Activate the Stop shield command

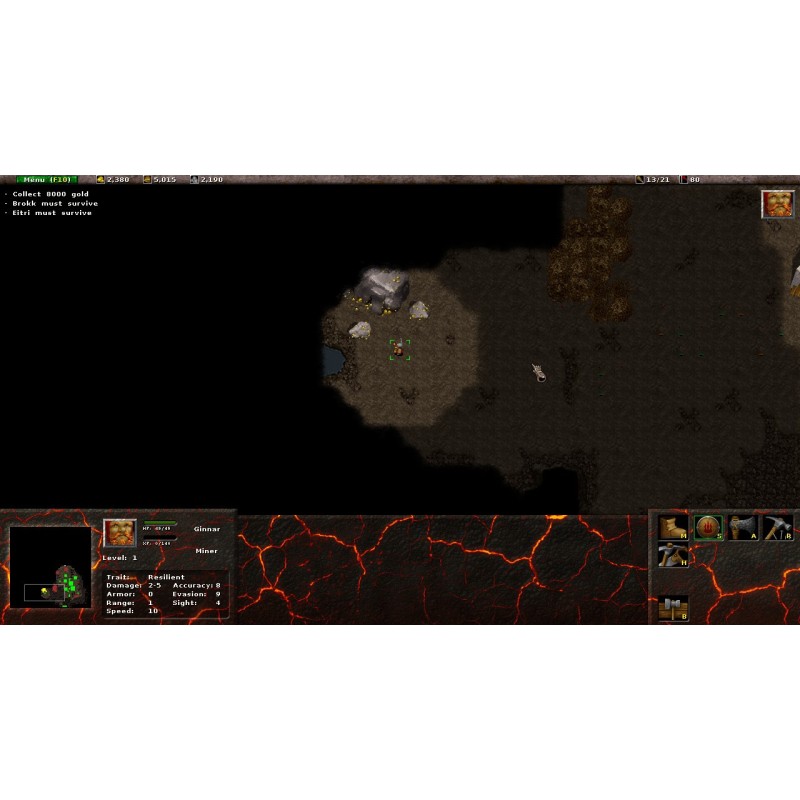708,527
